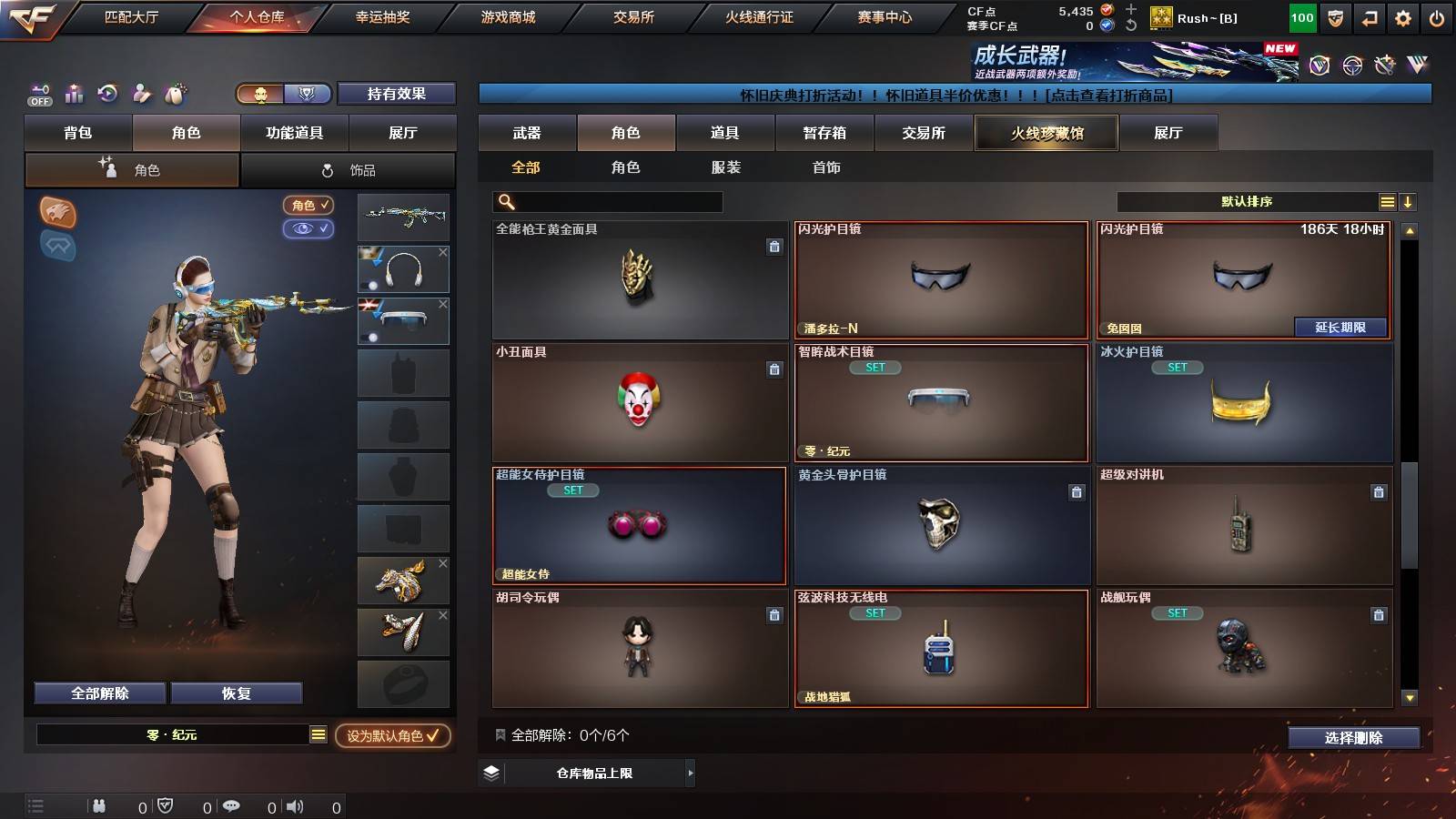Open the game settings gear icon
Viewport: 1456px width, 819px height.
[1403, 16]
